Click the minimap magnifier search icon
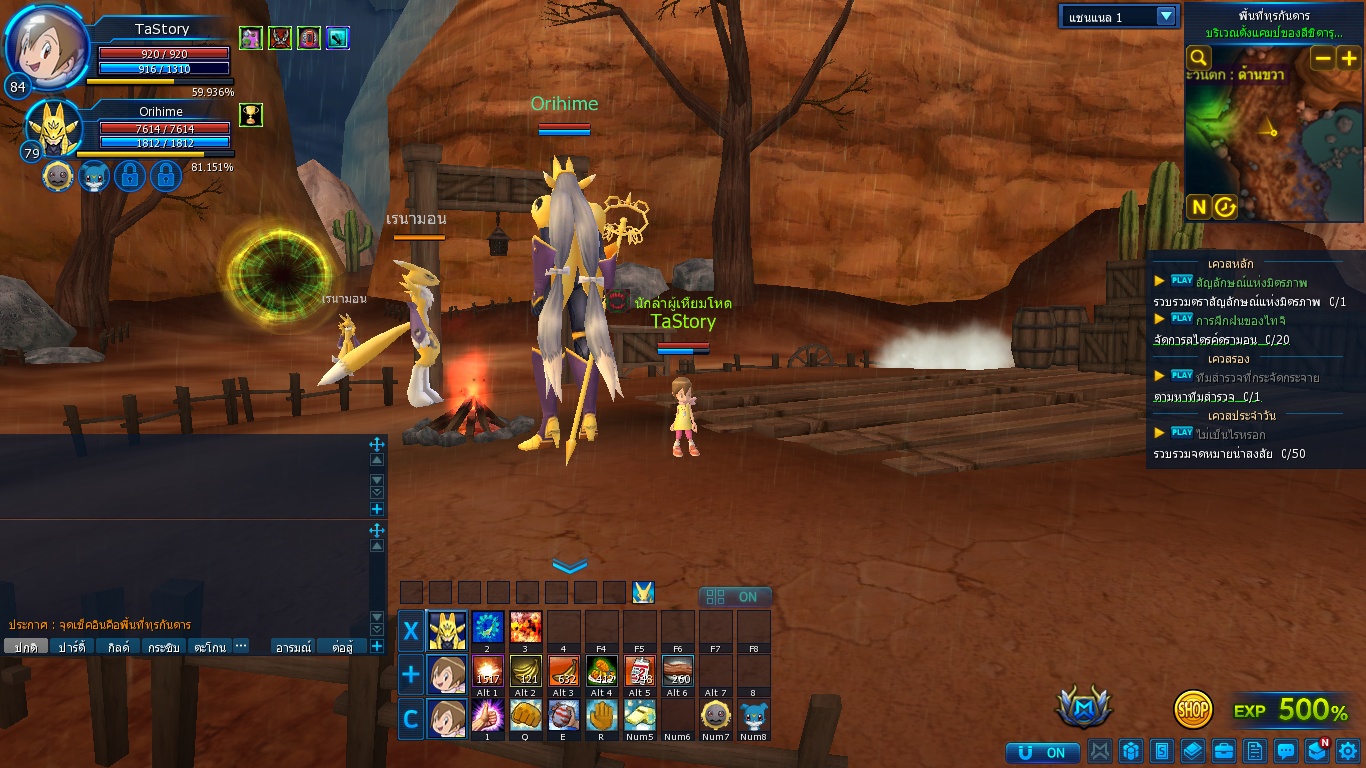1366x768 pixels. pyautogui.click(x=1198, y=58)
